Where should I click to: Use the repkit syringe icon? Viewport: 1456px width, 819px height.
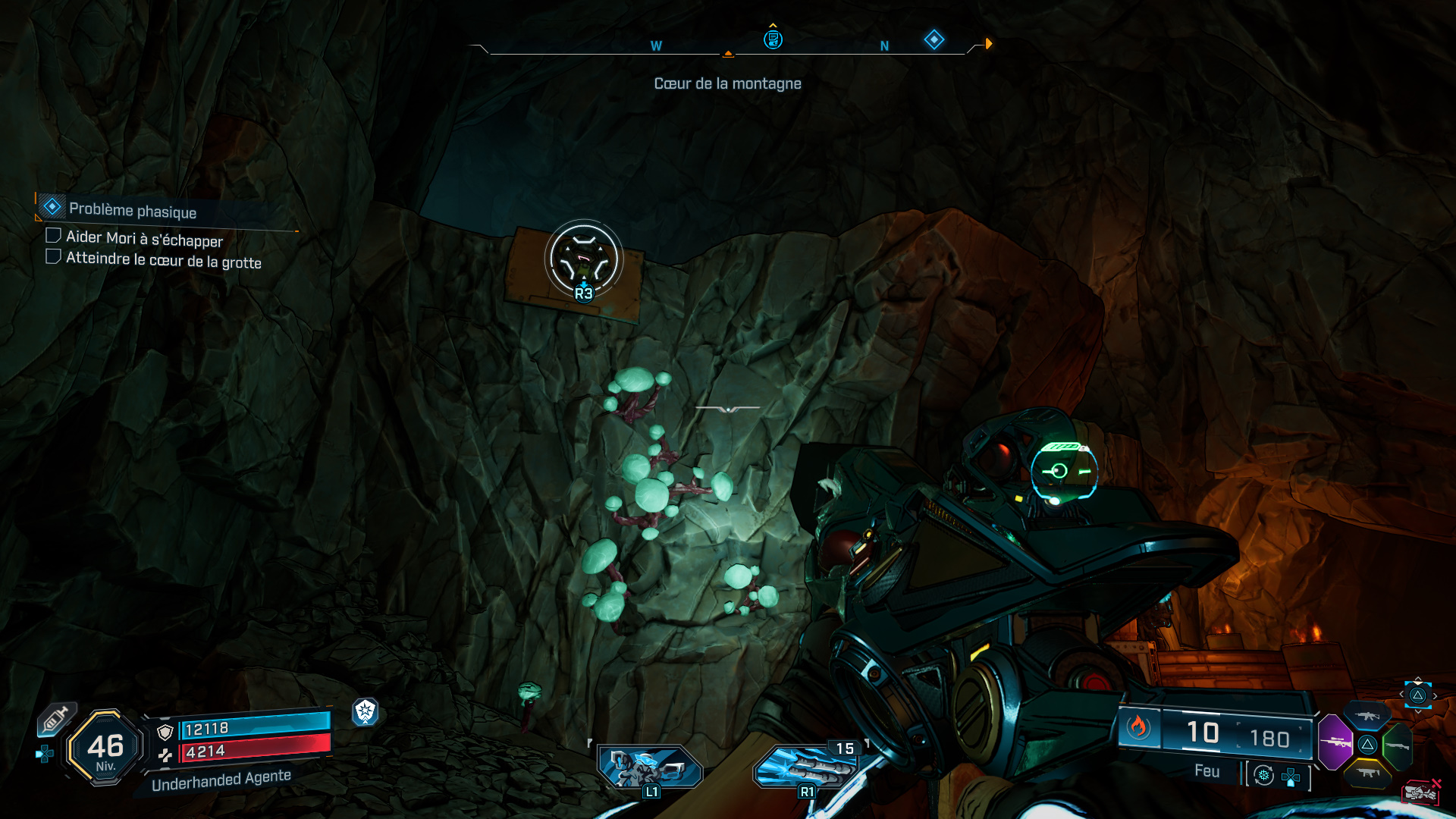pos(55,718)
